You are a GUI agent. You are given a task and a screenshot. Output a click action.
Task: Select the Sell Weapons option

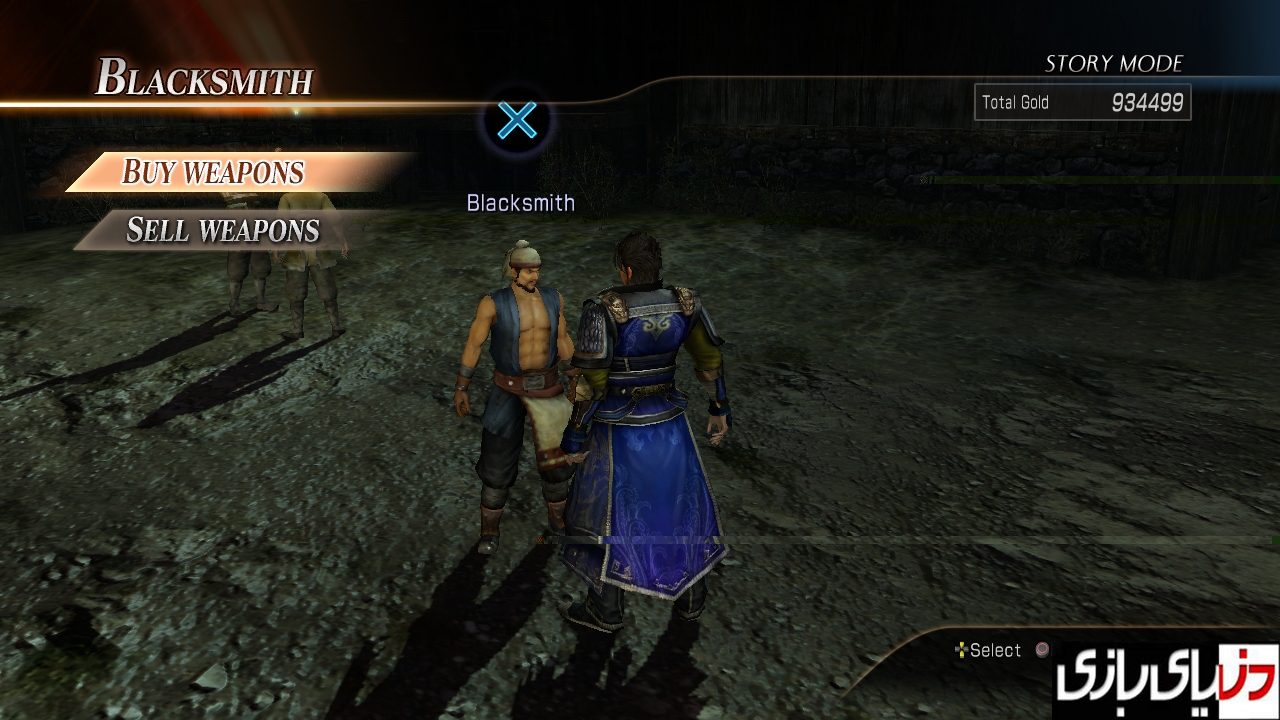[x=222, y=230]
